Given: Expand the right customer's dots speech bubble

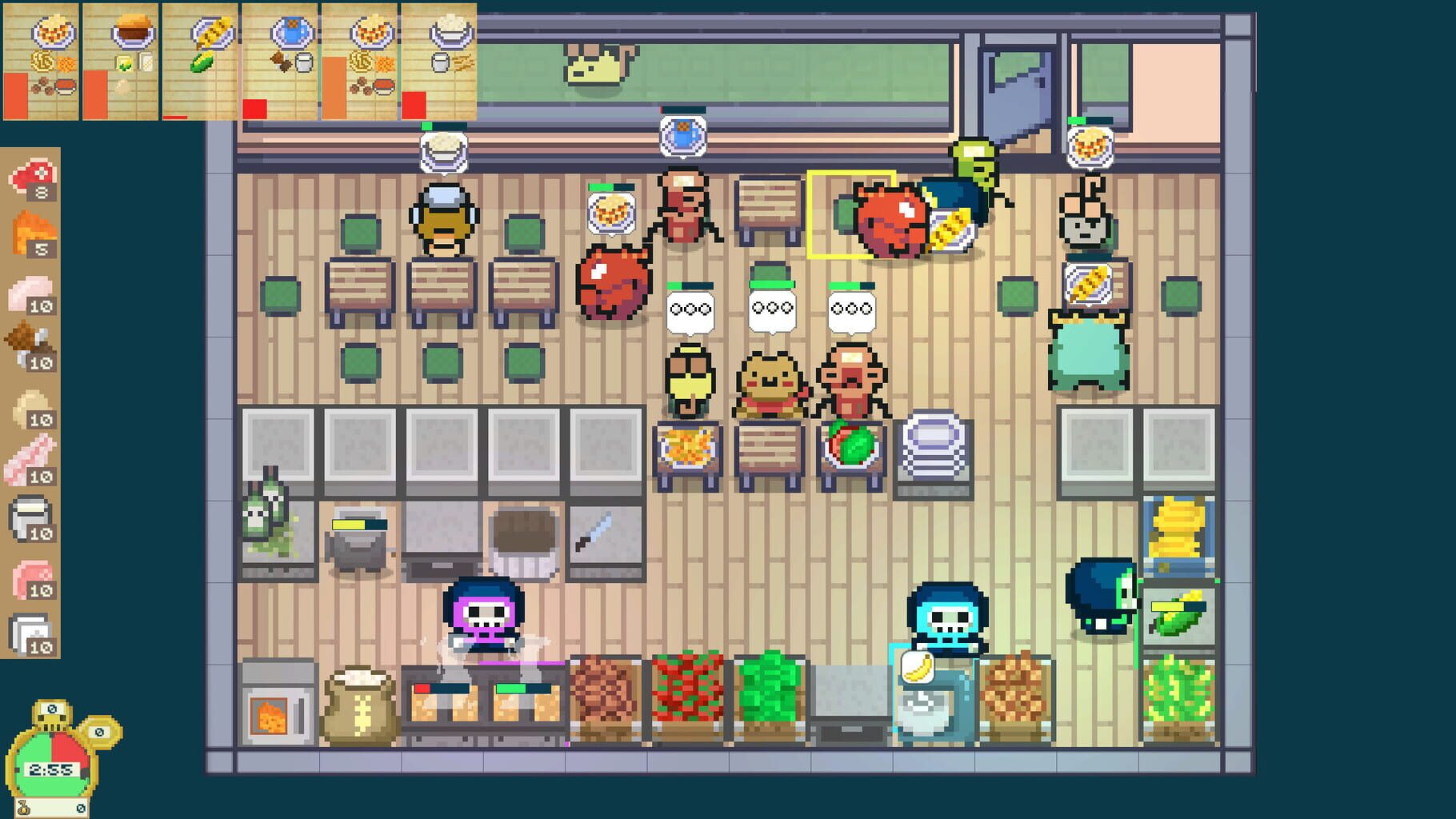Looking at the screenshot, I should coord(850,308).
